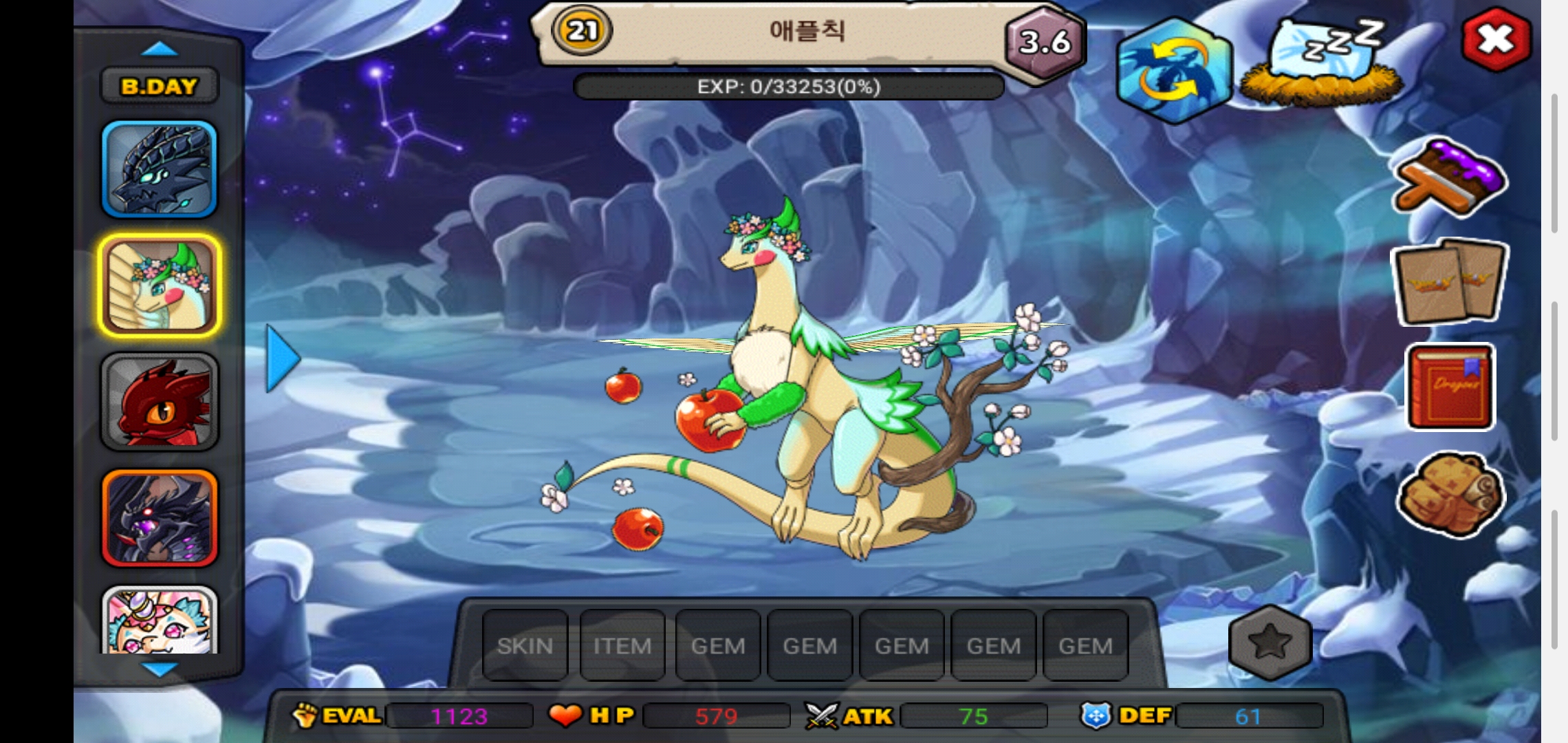
Task: Select the dark blue dragon portrait
Action: [160, 169]
